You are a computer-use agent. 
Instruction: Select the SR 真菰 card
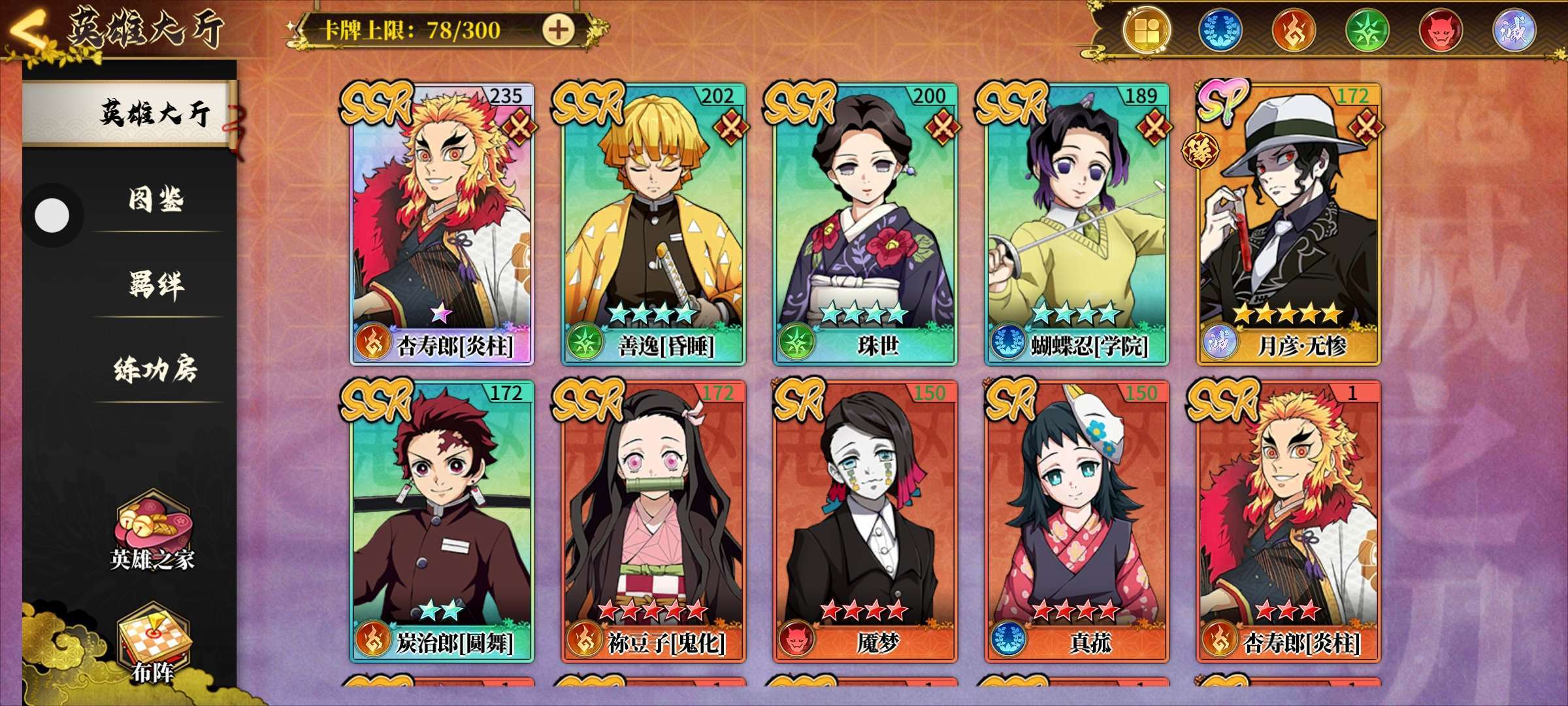click(1077, 520)
